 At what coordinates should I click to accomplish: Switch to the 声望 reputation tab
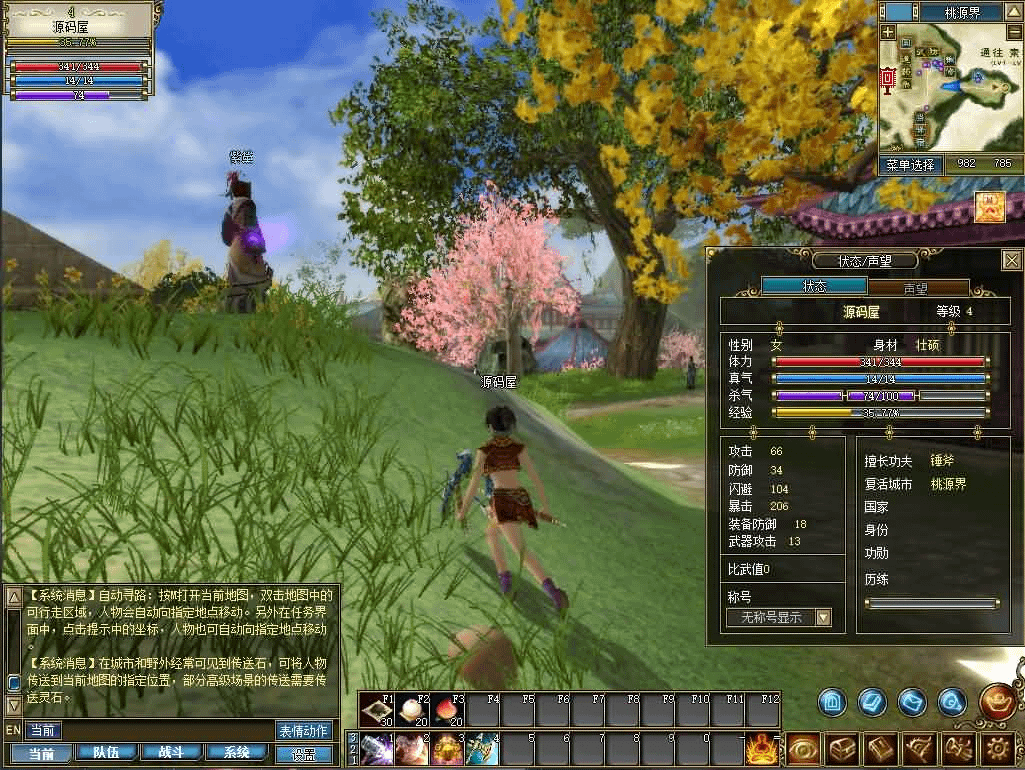(x=915, y=287)
